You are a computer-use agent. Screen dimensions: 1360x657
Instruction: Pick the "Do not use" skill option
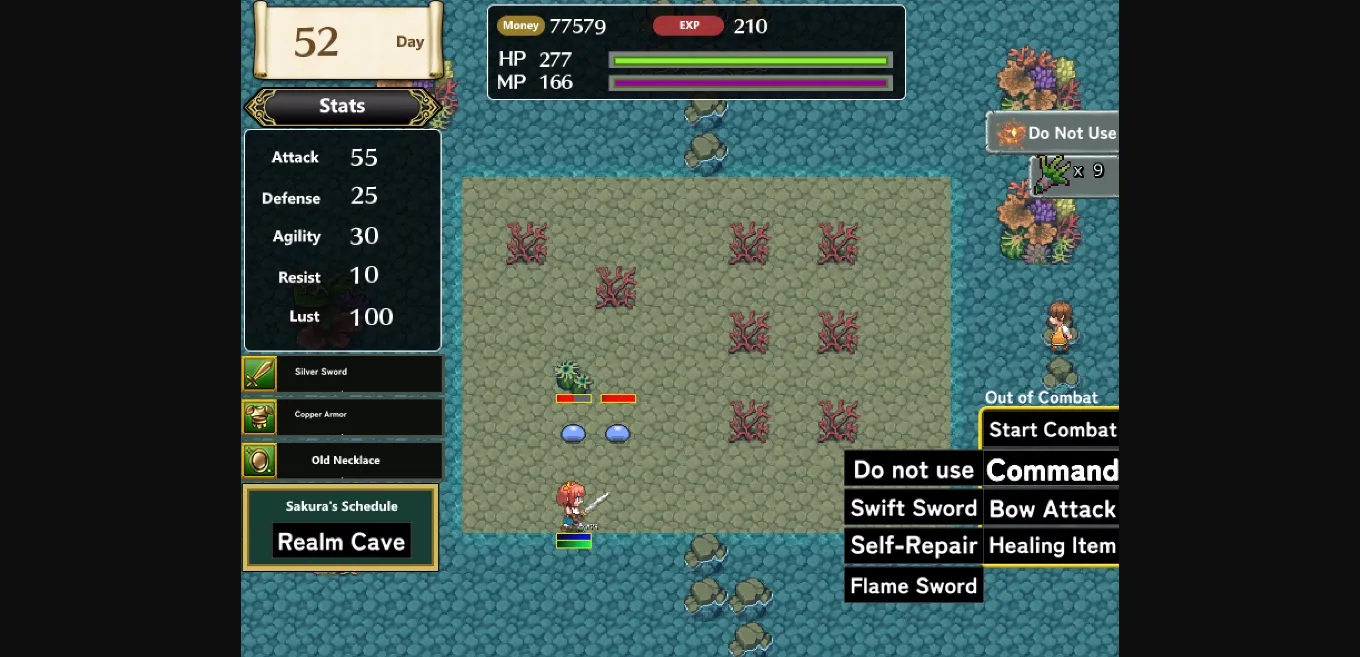(913, 470)
